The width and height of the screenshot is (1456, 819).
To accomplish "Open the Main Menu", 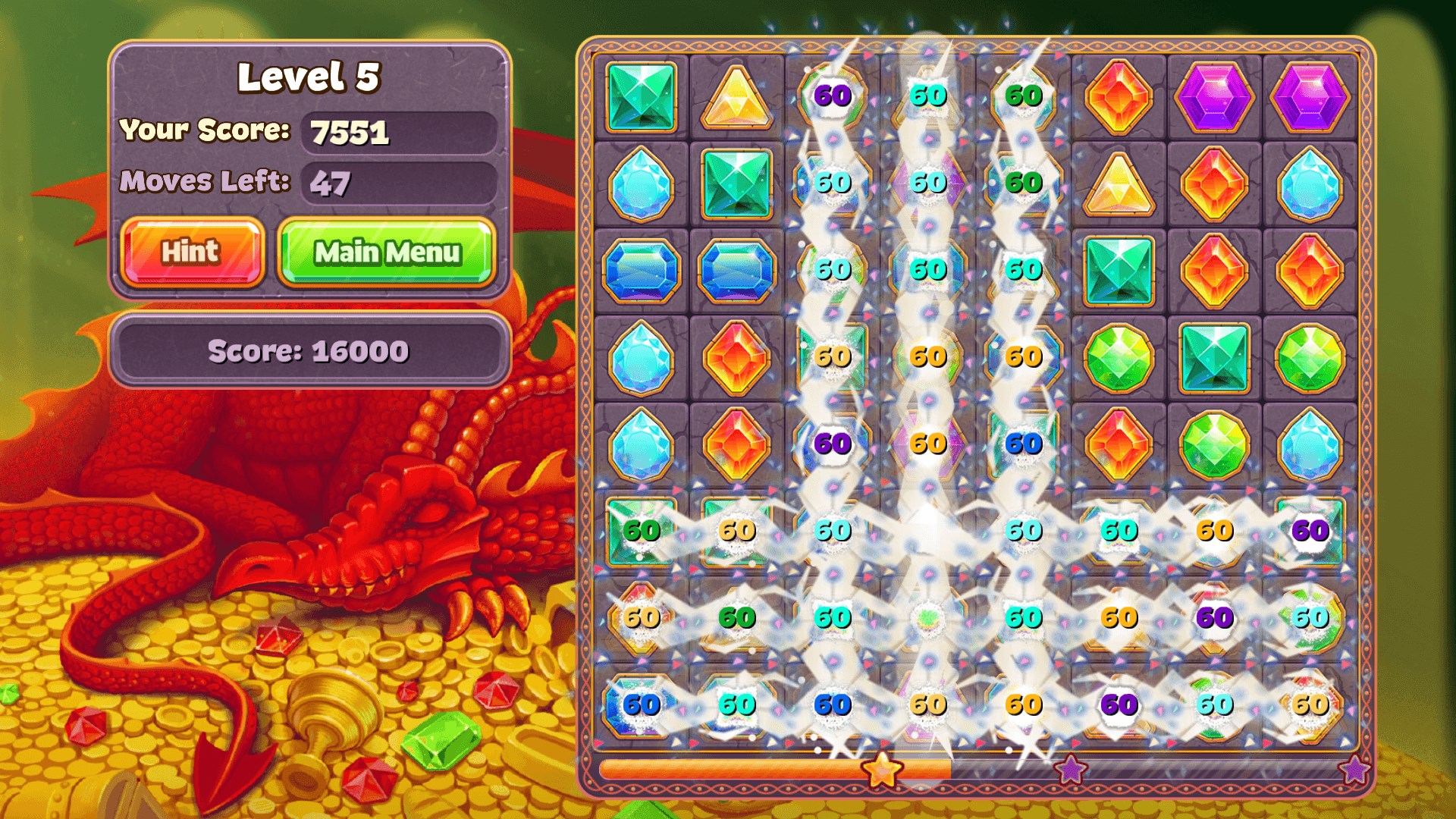I will 387,252.
